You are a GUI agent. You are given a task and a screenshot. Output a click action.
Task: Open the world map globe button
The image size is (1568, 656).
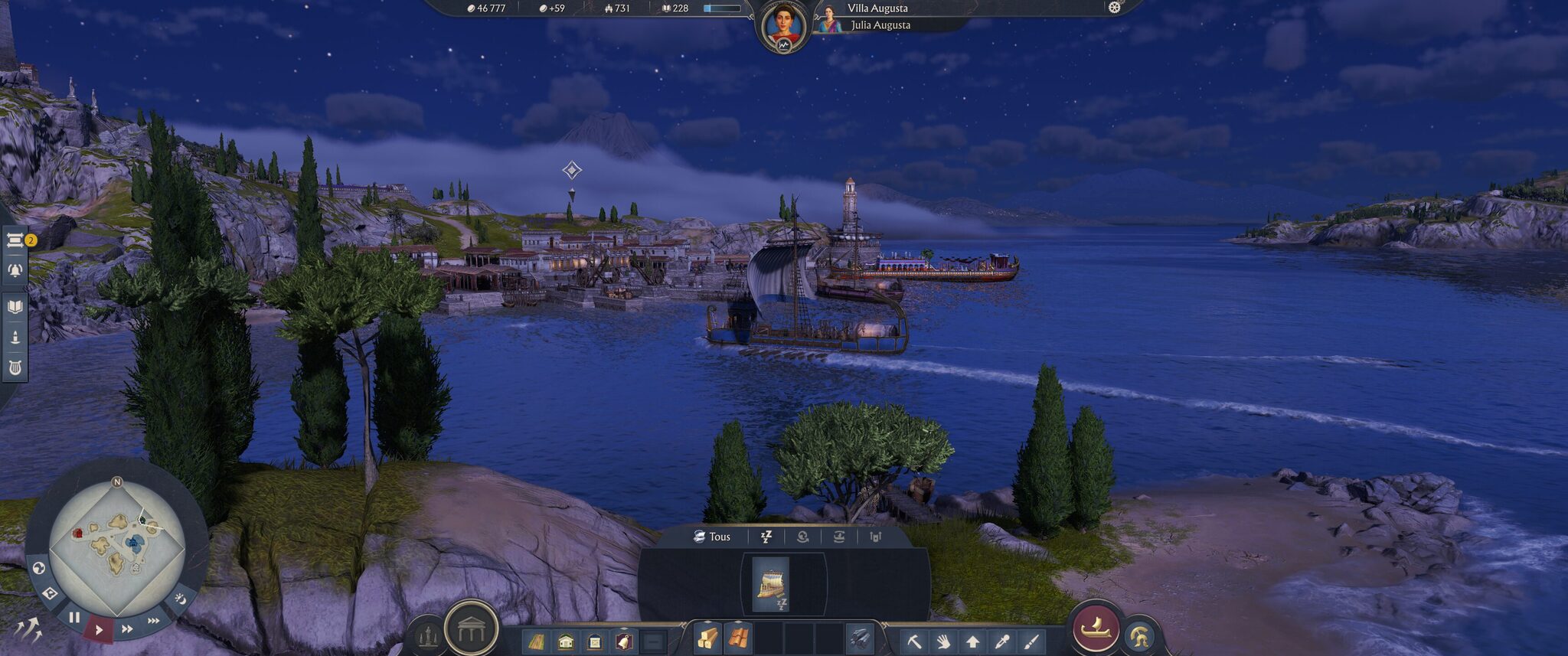click(38, 568)
